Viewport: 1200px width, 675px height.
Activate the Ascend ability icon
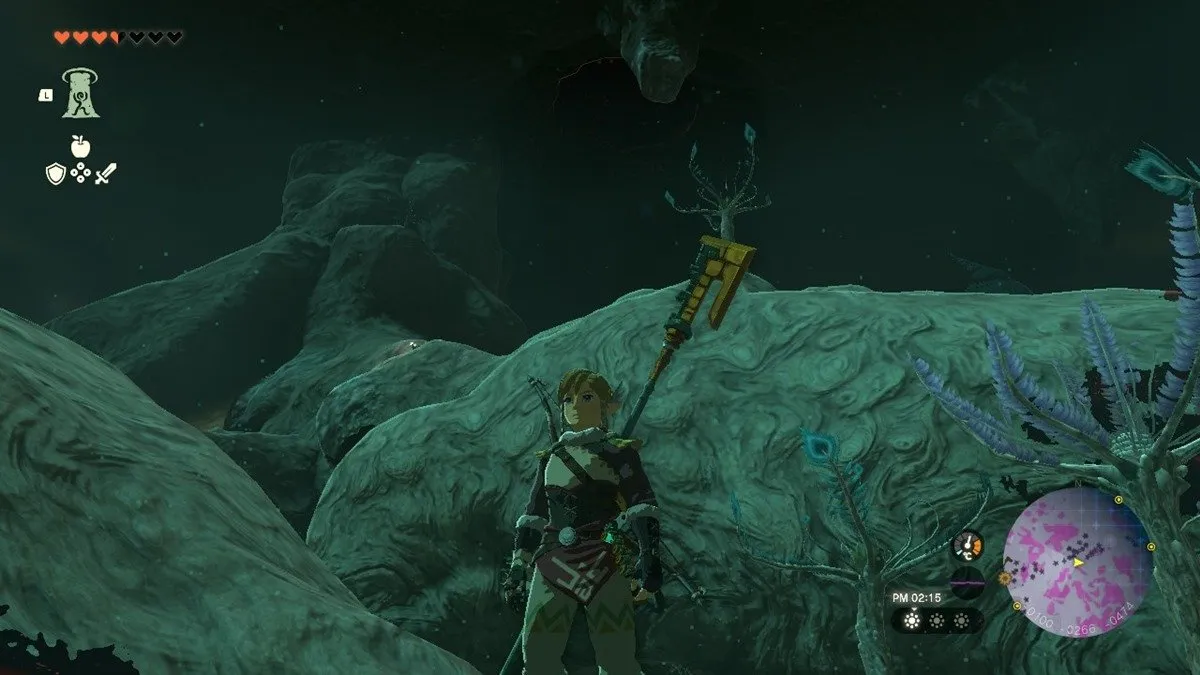pos(80,92)
